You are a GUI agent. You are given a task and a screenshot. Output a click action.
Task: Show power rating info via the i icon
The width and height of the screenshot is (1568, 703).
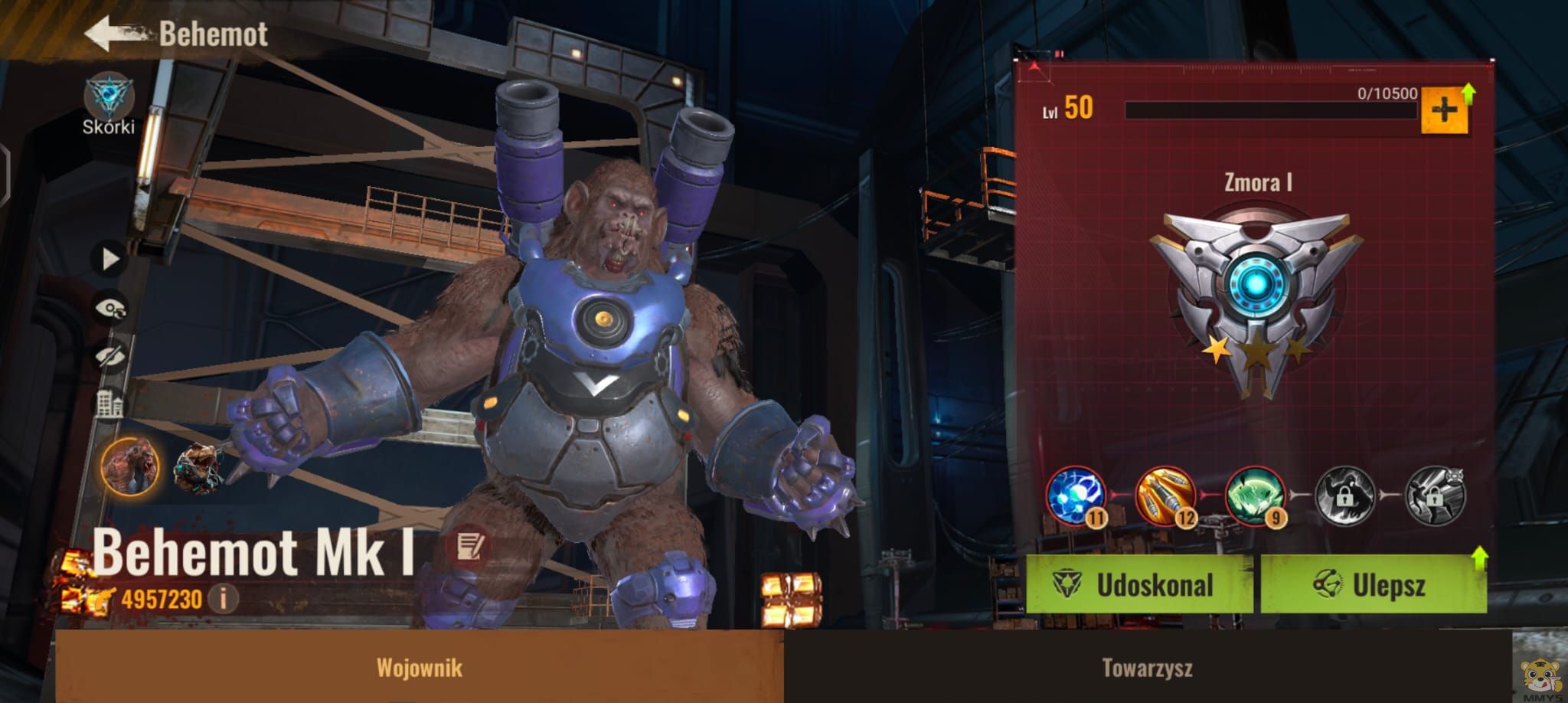click(223, 597)
